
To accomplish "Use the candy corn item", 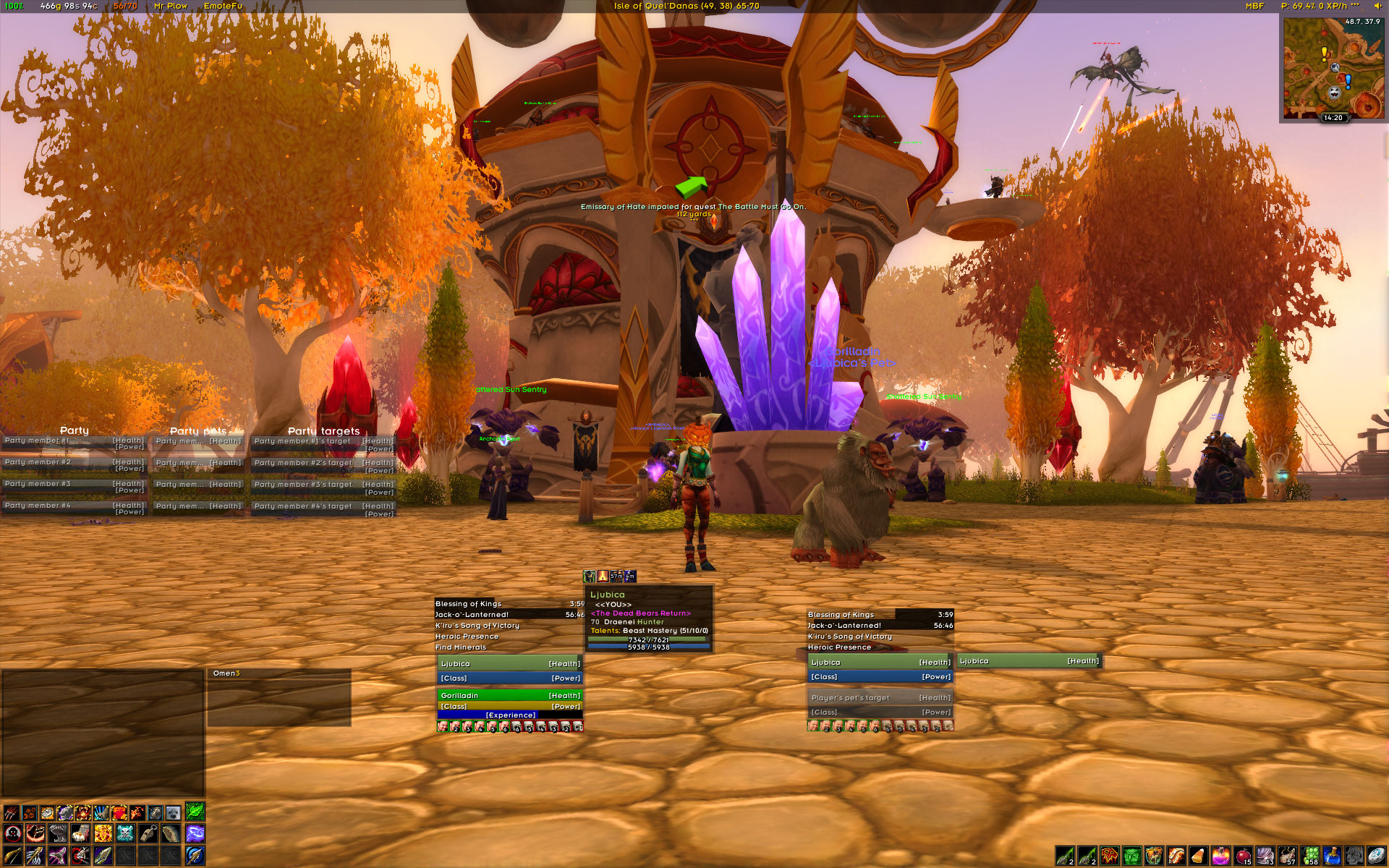I will (x=1198, y=856).
